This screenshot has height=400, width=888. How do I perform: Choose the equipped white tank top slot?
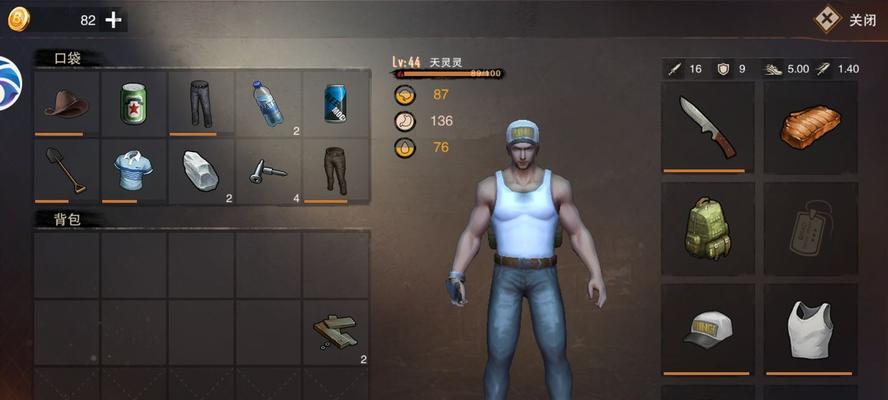pos(811,329)
